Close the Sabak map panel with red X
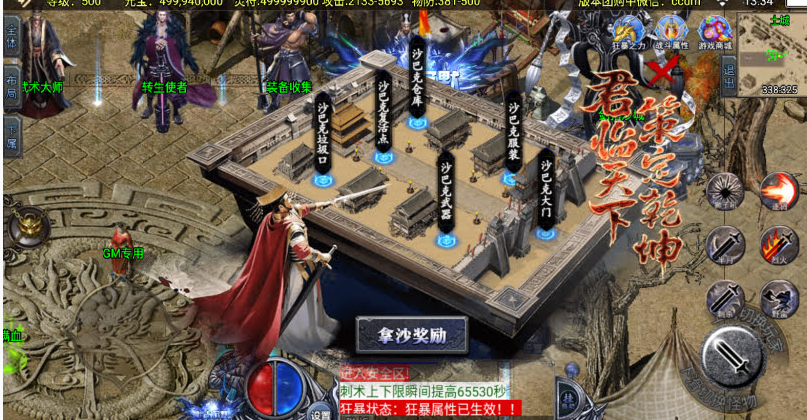The image size is (807, 420). pyautogui.click(x=659, y=71)
